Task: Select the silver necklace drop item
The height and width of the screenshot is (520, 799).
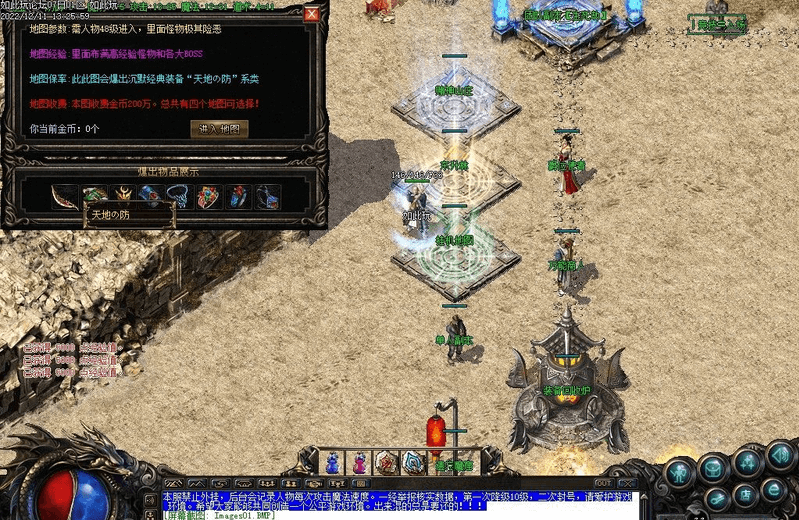Action: pyautogui.click(x=181, y=196)
